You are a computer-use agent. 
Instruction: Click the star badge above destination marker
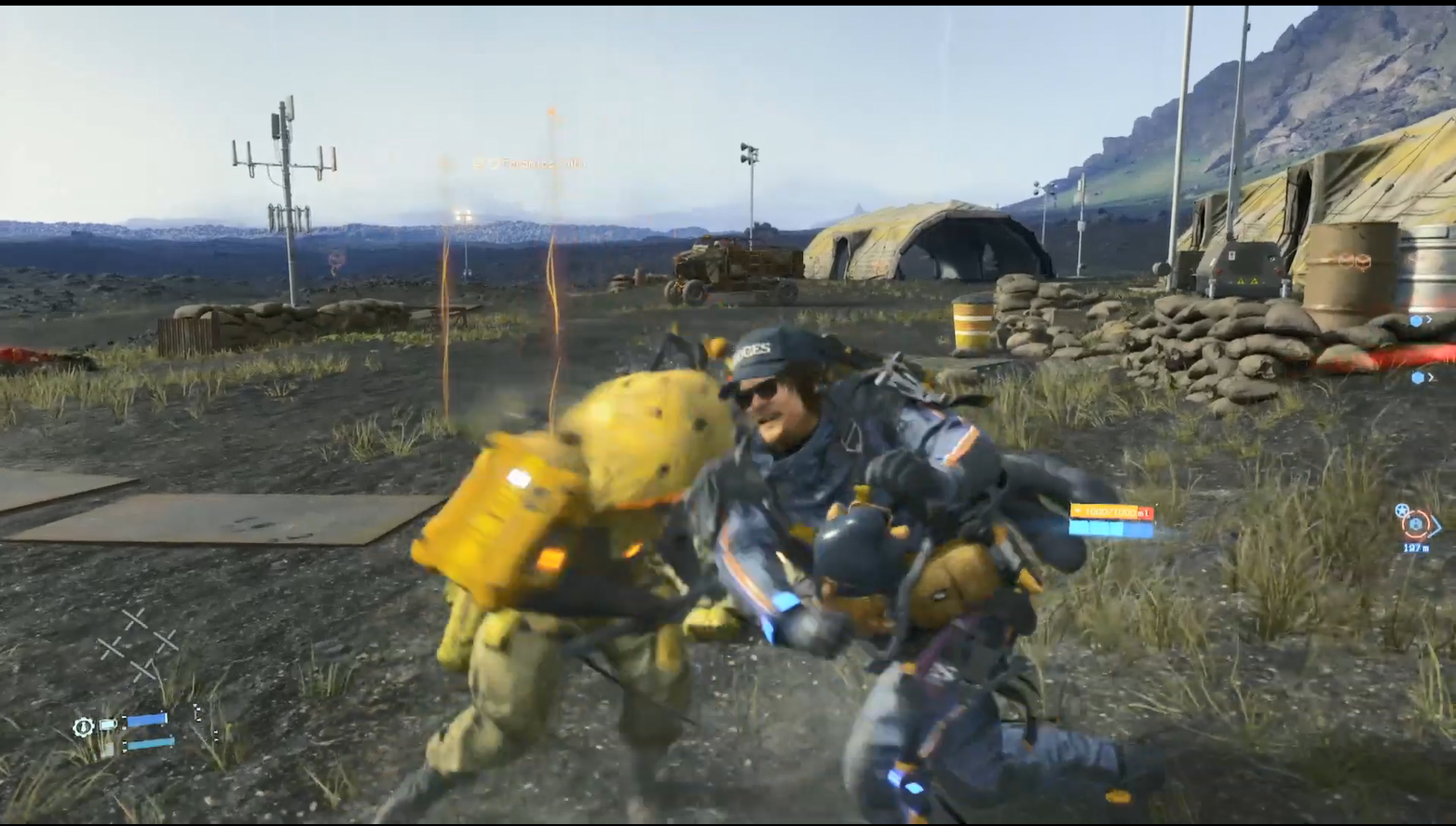(1402, 509)
